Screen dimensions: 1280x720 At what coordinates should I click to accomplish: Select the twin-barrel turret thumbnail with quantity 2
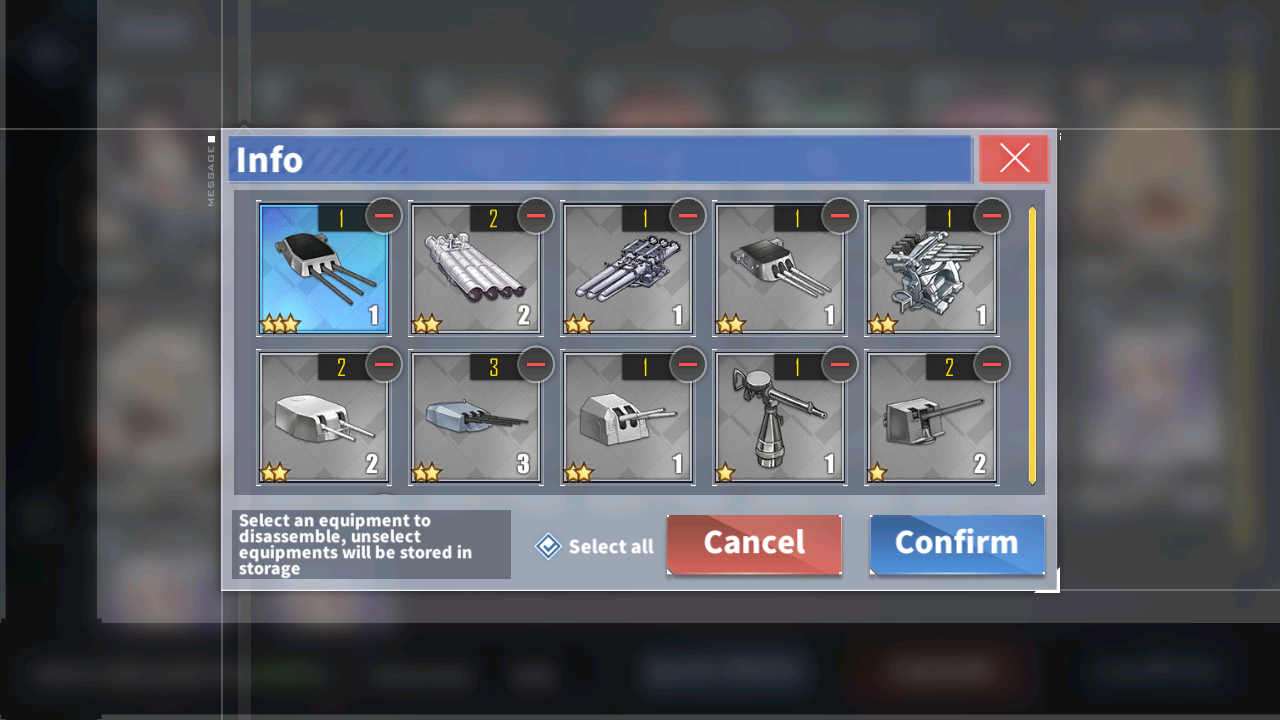click(324, 418)
